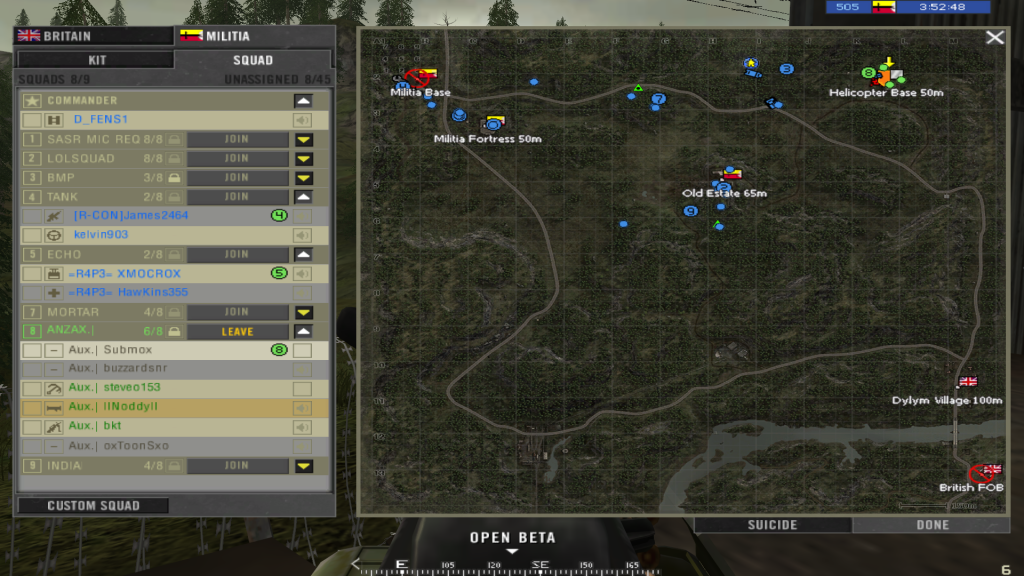Open the Kit tab

[97, 60]
